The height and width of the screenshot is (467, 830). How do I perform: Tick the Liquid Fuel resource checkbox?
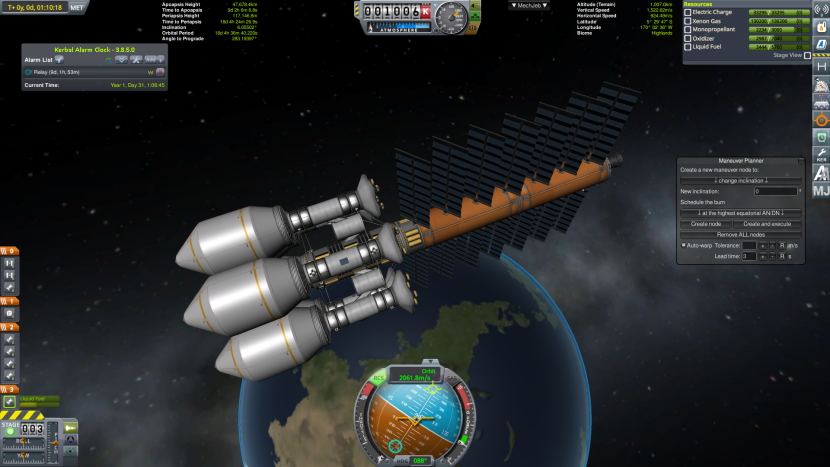687,47
